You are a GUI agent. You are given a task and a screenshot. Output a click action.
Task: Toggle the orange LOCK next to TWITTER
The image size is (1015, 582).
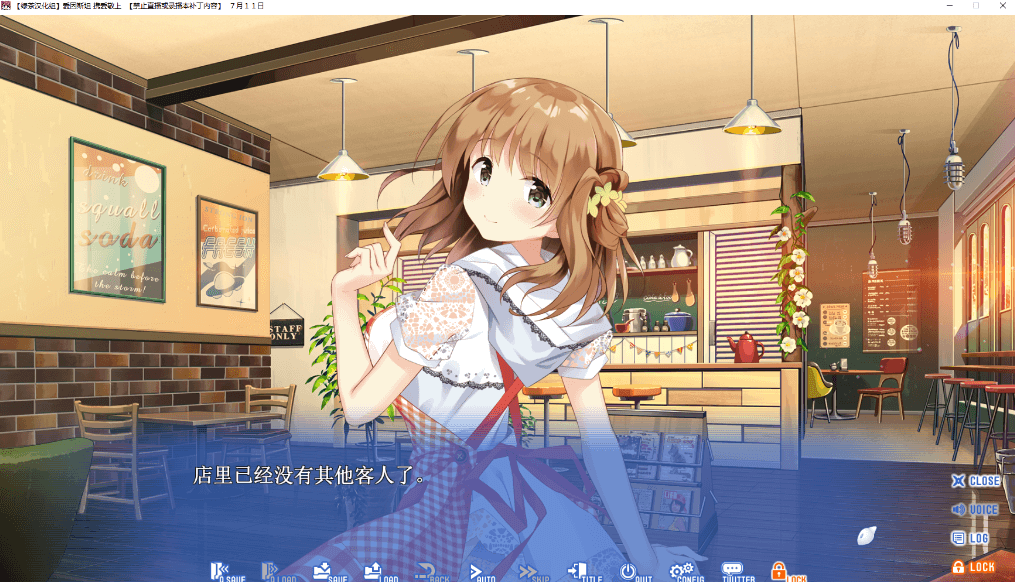[x=787, y=573]
